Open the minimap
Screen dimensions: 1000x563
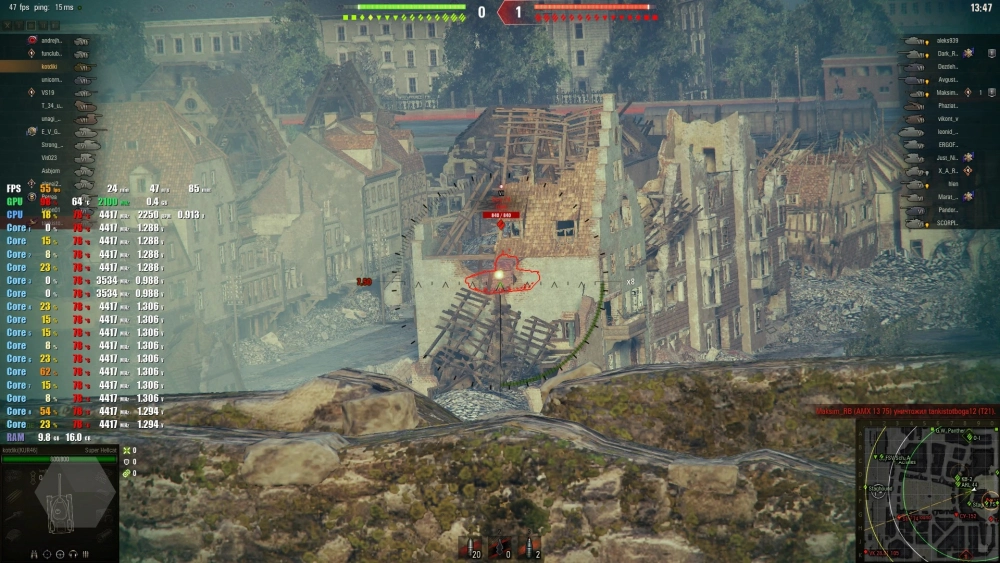tap(926, 490)
